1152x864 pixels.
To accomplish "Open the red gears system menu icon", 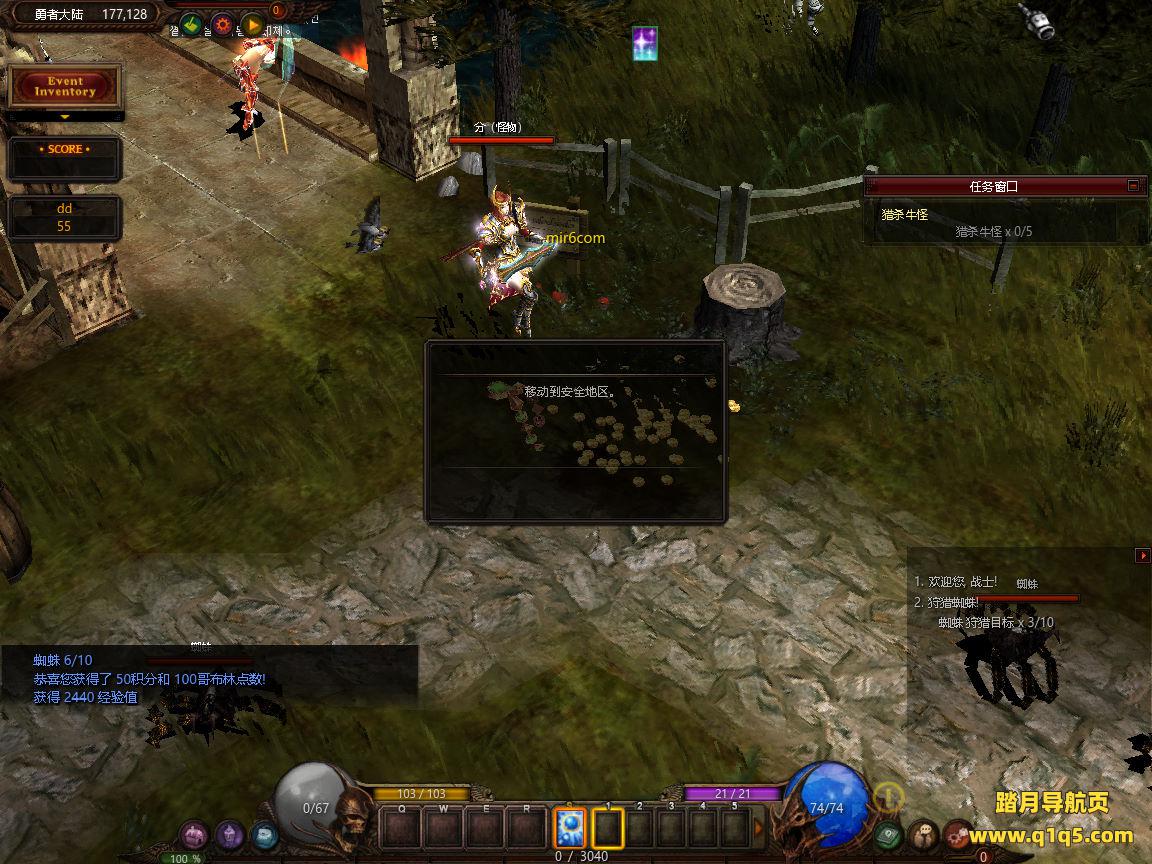I will tap(958, 835).
